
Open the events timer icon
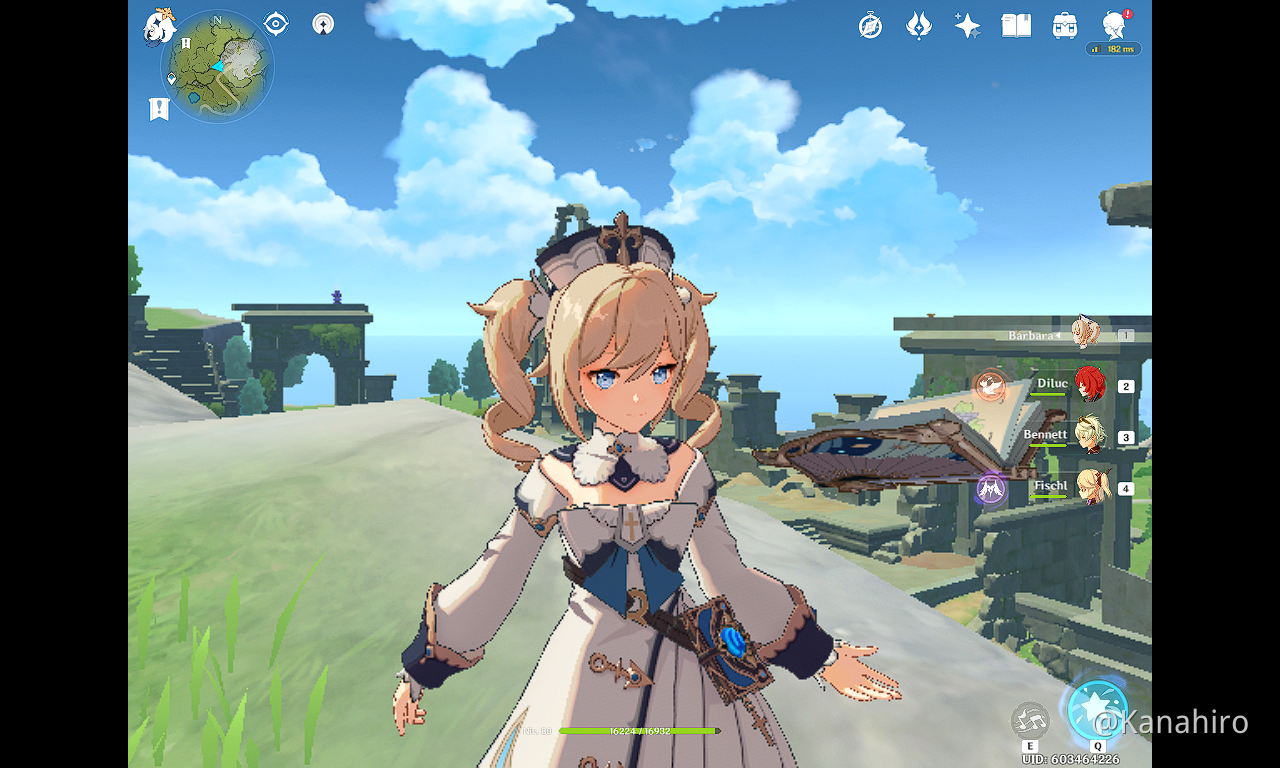(869, 25)
